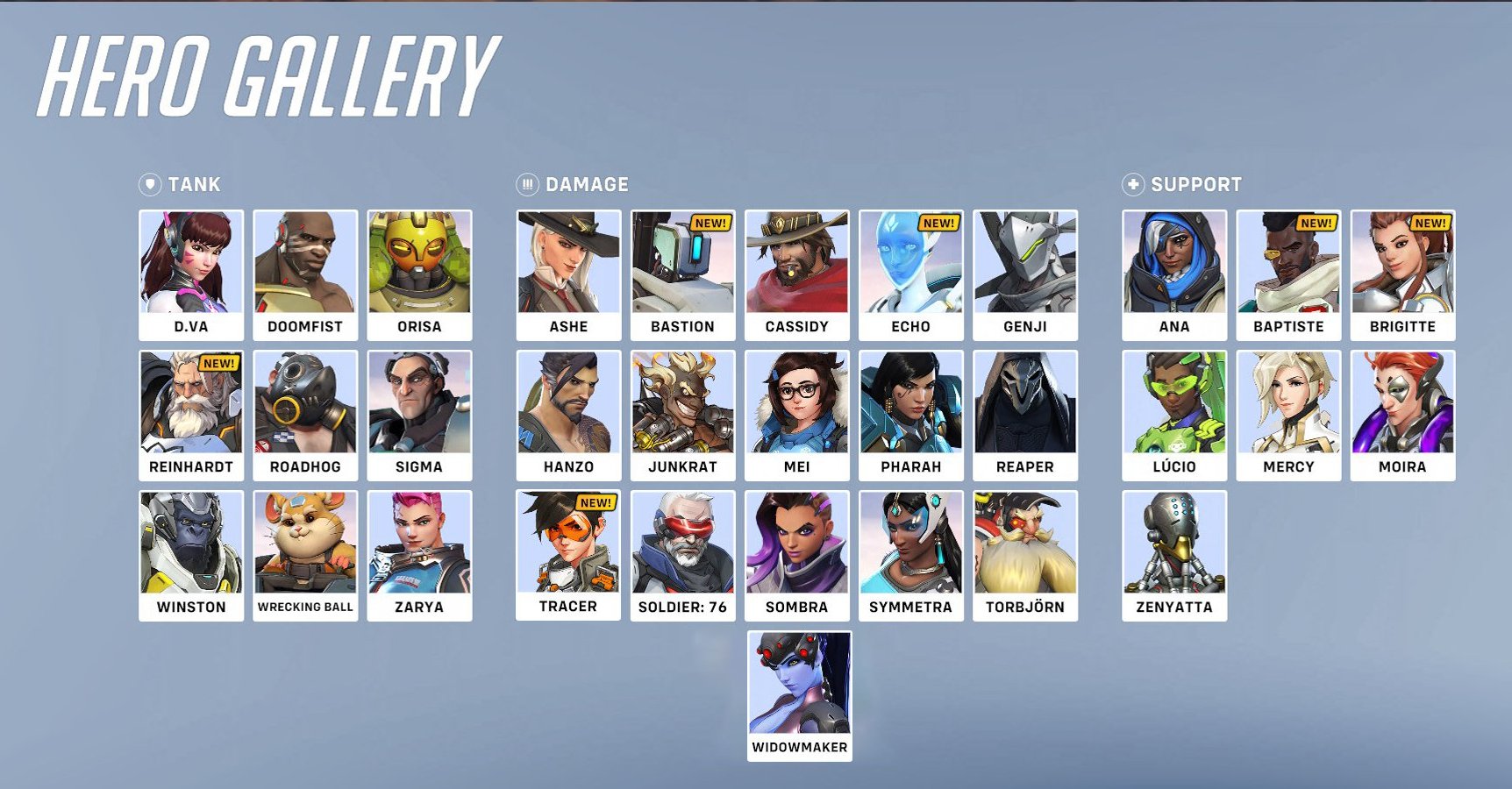Click the Support role plus icon
The height and width of the screenshot is (789, 1512).
tap(1134, 183)
